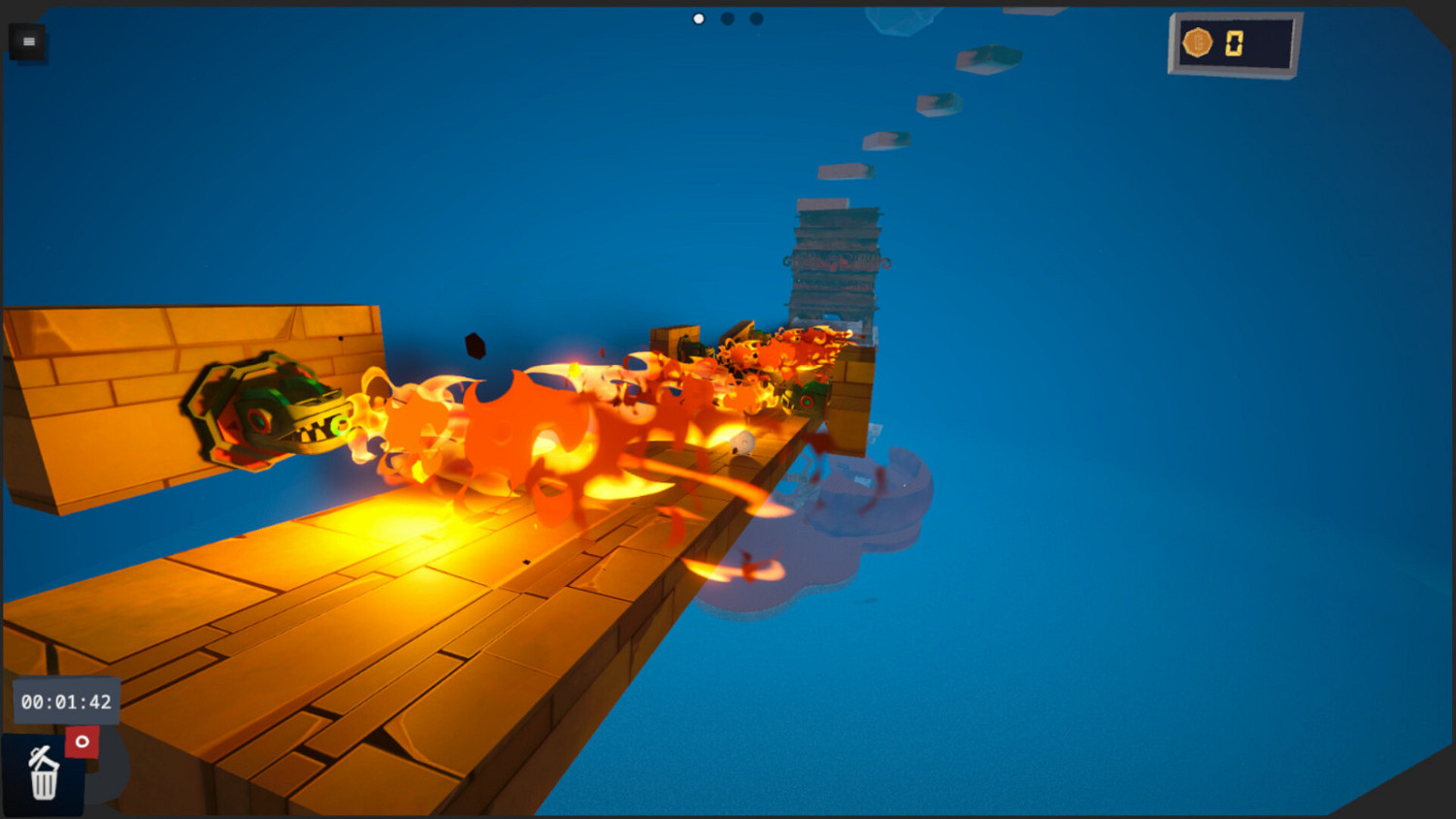The height and width of the screenshot is (819, 1456).
Task: Click the third page dot in the carousel
Action: pos(755,17)
